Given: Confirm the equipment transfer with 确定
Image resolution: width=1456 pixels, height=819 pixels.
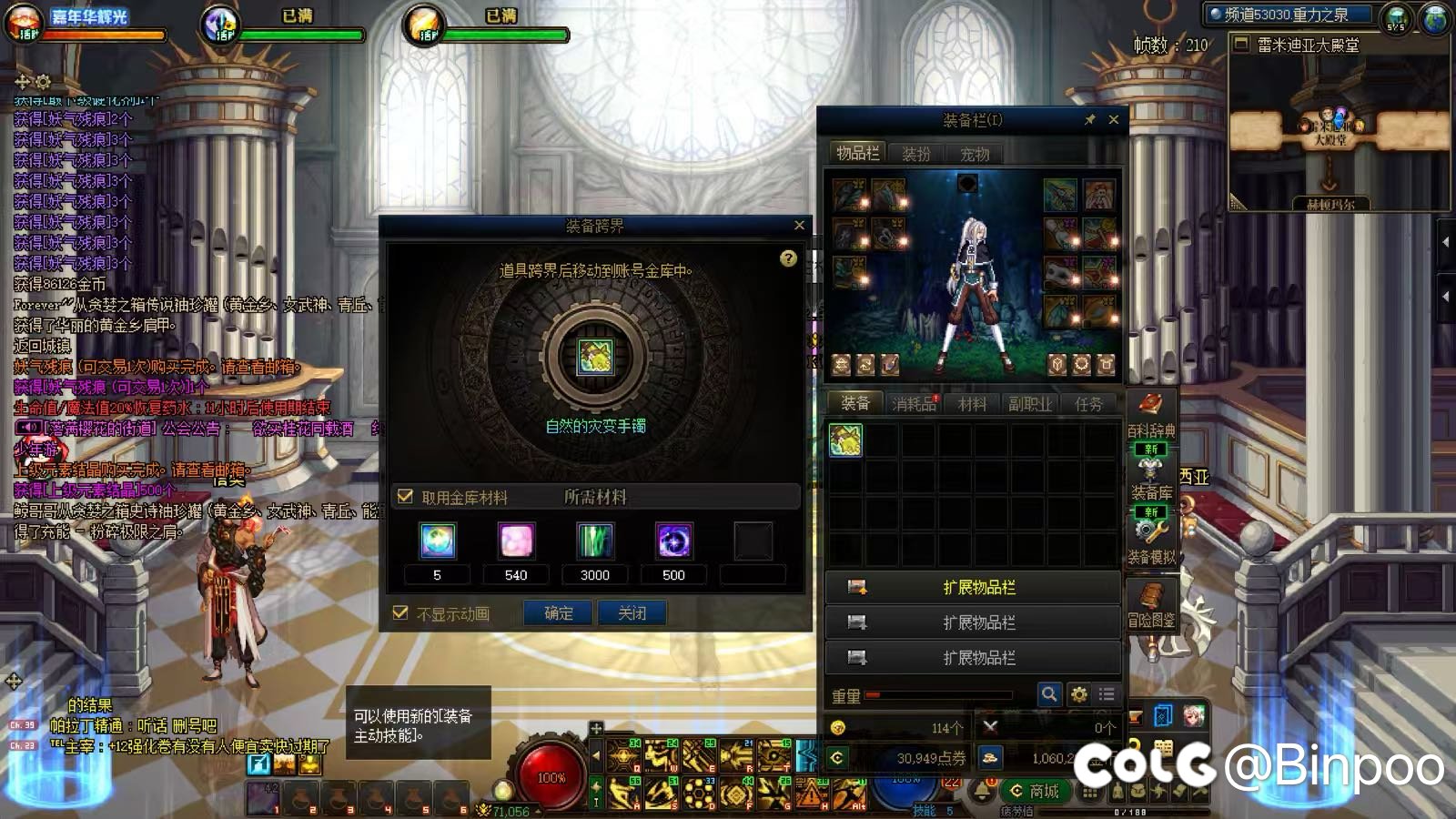Looking at the screenshot, I should click(559, 613).
